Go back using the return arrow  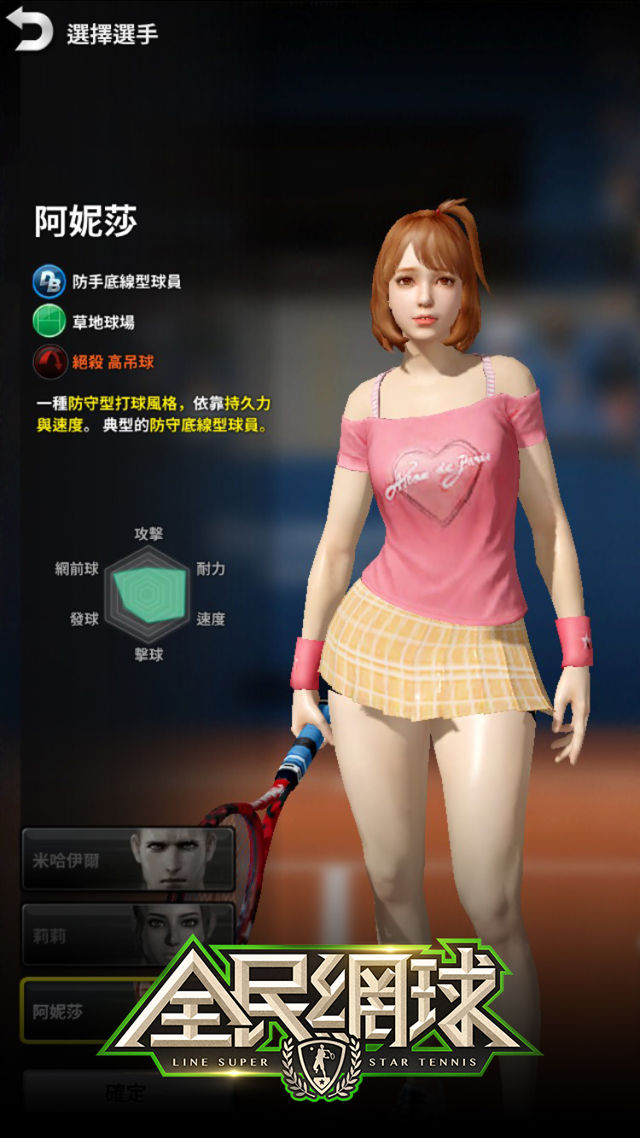[33, 33]
